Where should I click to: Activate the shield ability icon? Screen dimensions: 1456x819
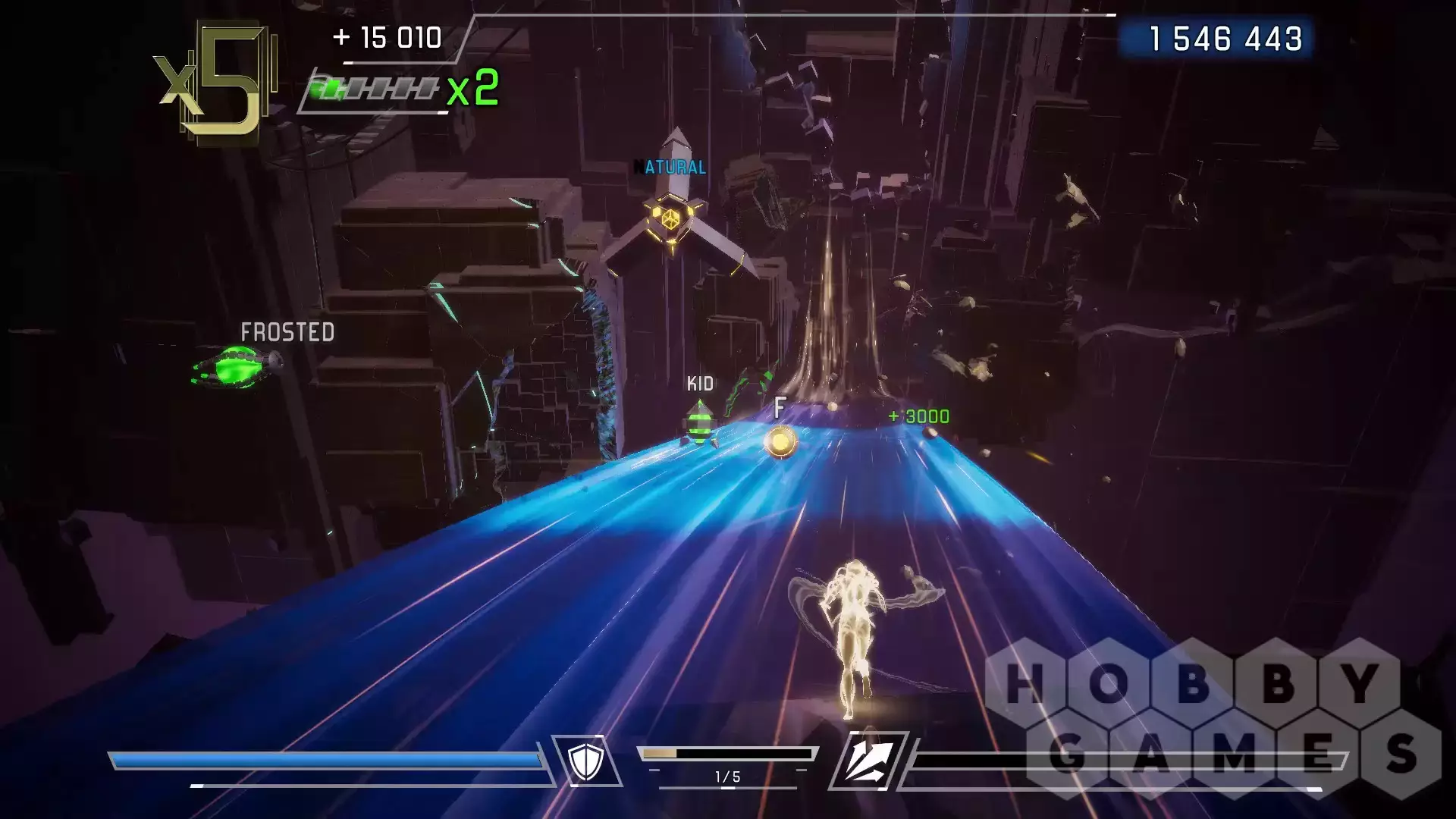[x=585, y=761]
